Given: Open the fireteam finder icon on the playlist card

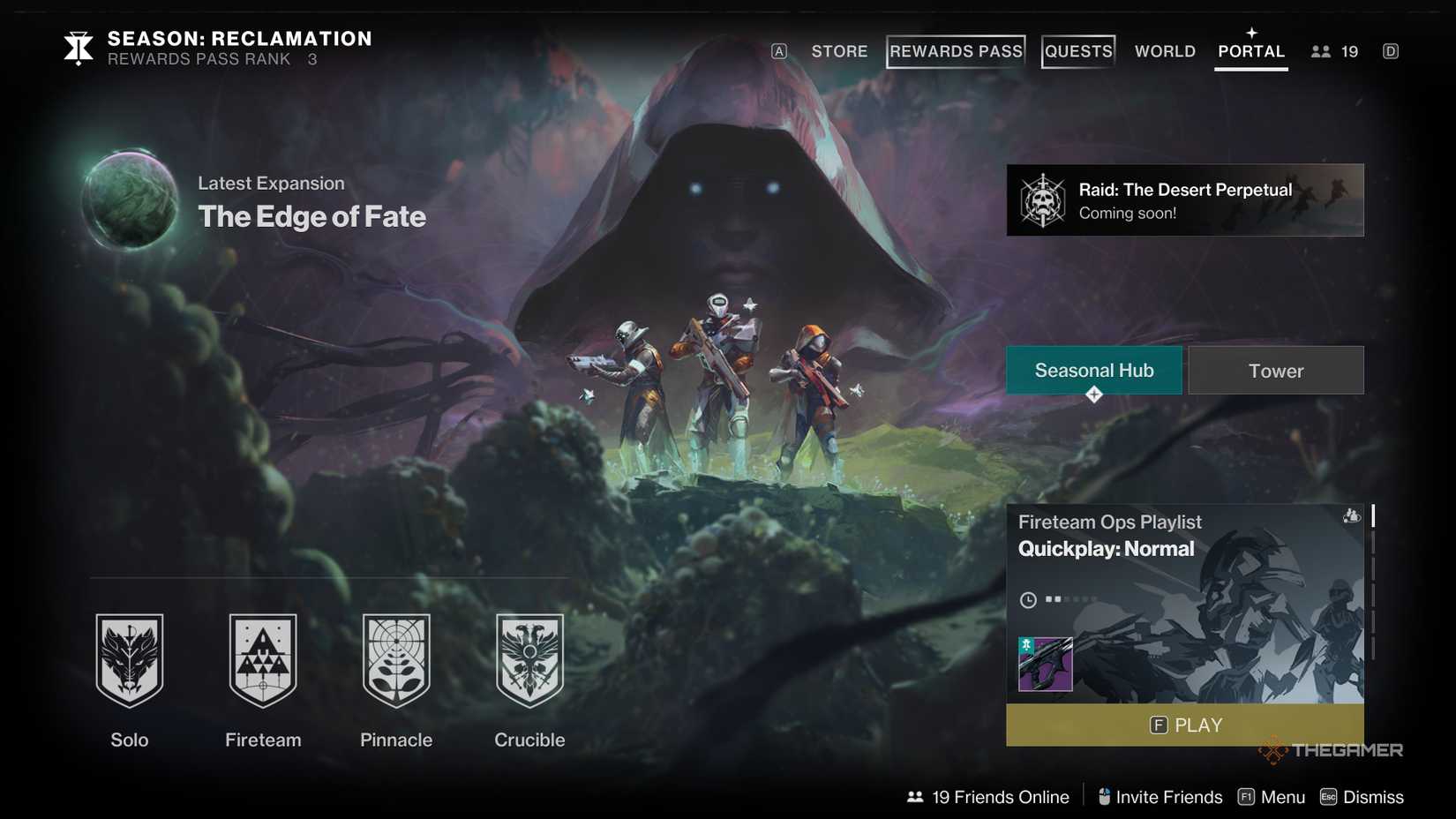Looking at the screenshot, I should point(1351,516).
